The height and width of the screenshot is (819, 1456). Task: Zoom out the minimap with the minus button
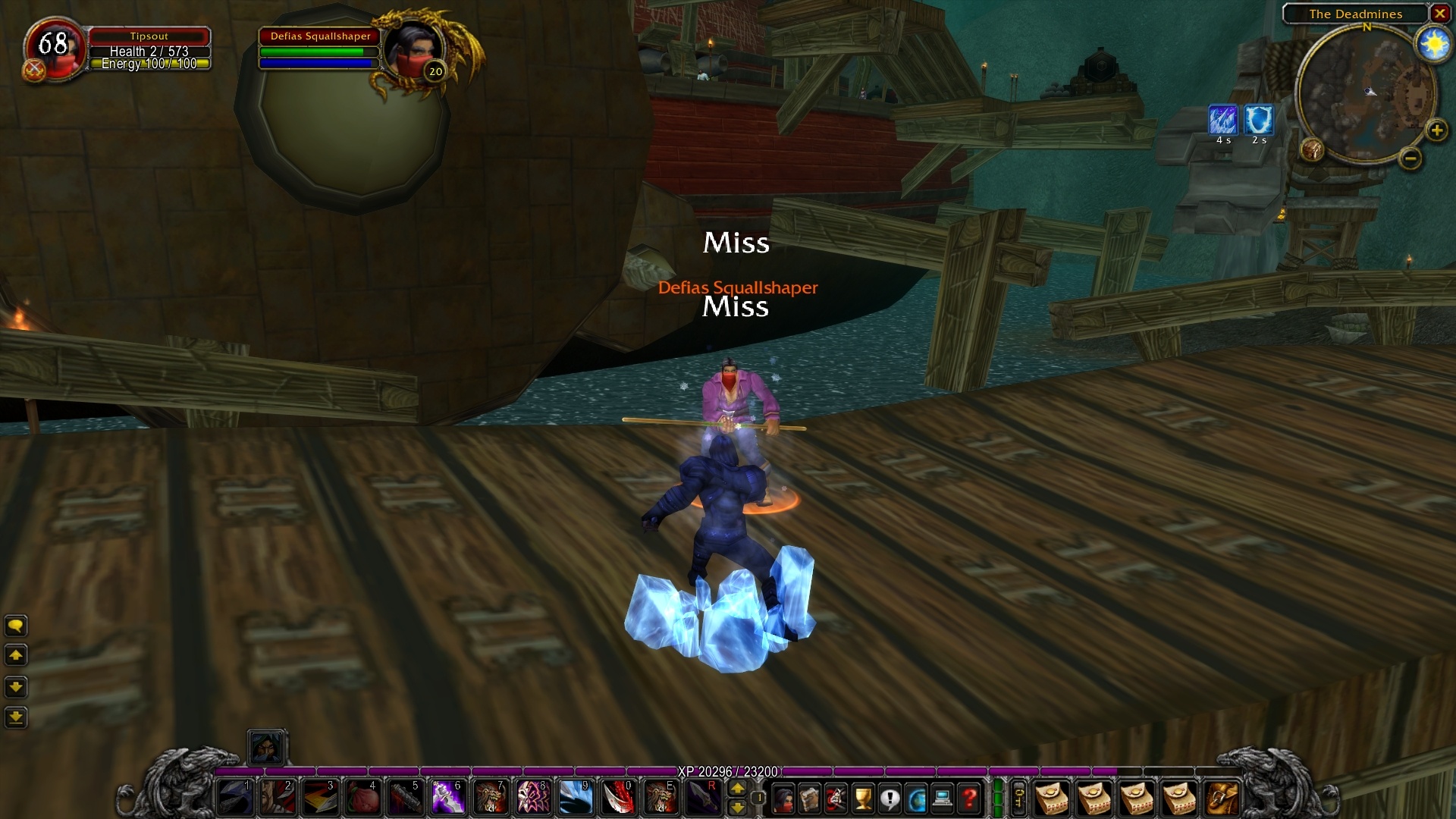[1410, 159]
